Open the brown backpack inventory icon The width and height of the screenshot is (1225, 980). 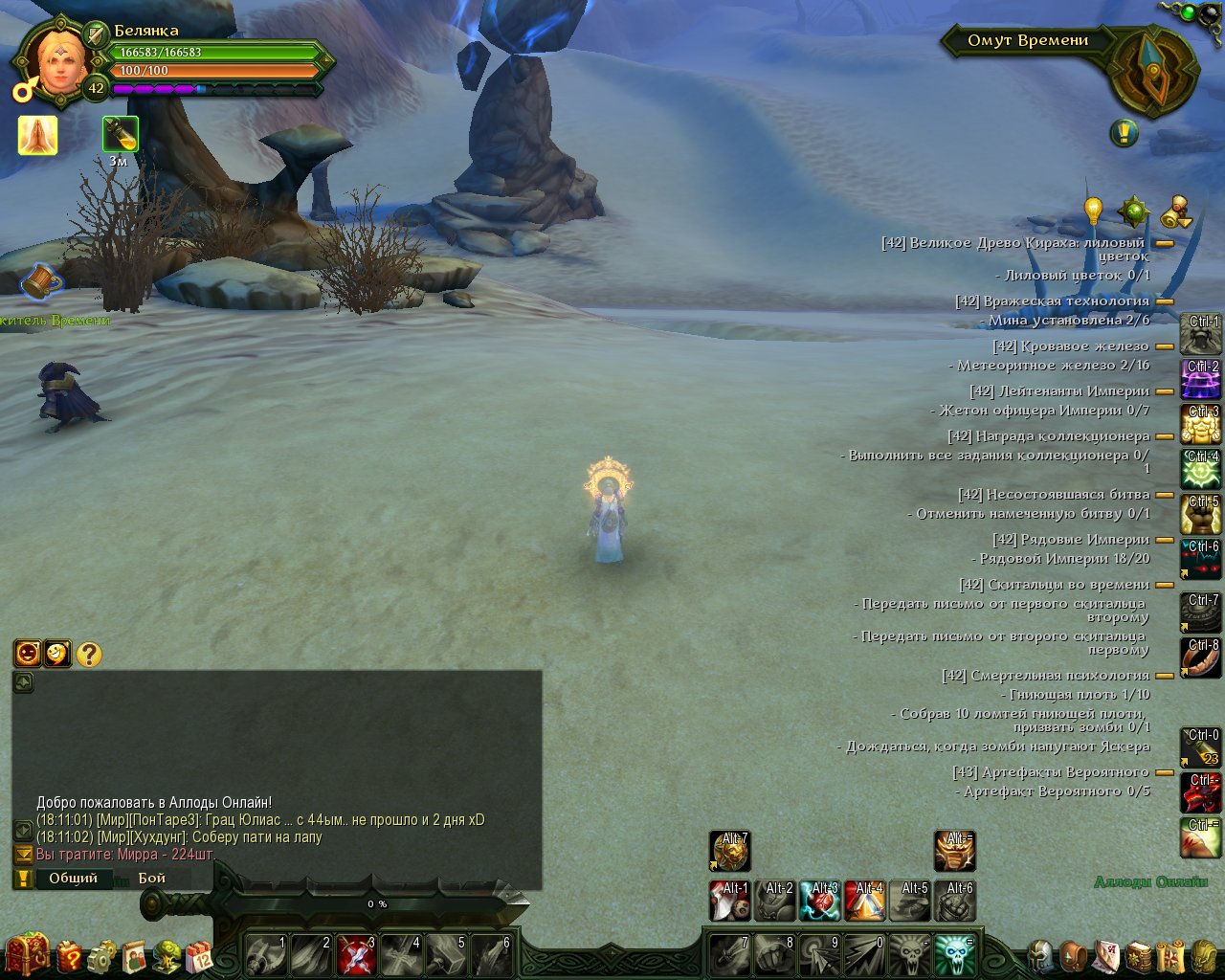1074,955
